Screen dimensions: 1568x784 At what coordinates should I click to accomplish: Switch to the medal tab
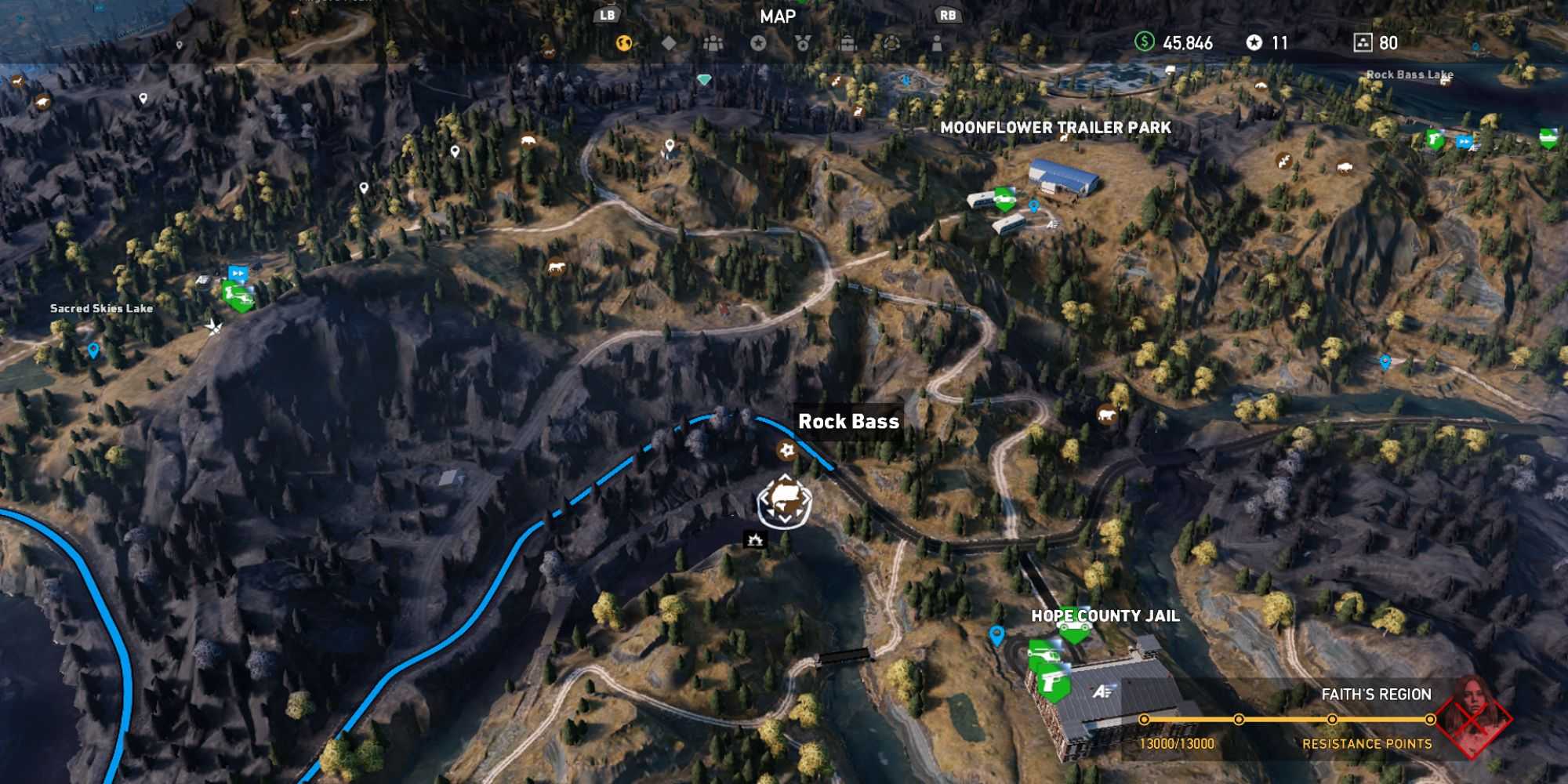tap(803, 43)
